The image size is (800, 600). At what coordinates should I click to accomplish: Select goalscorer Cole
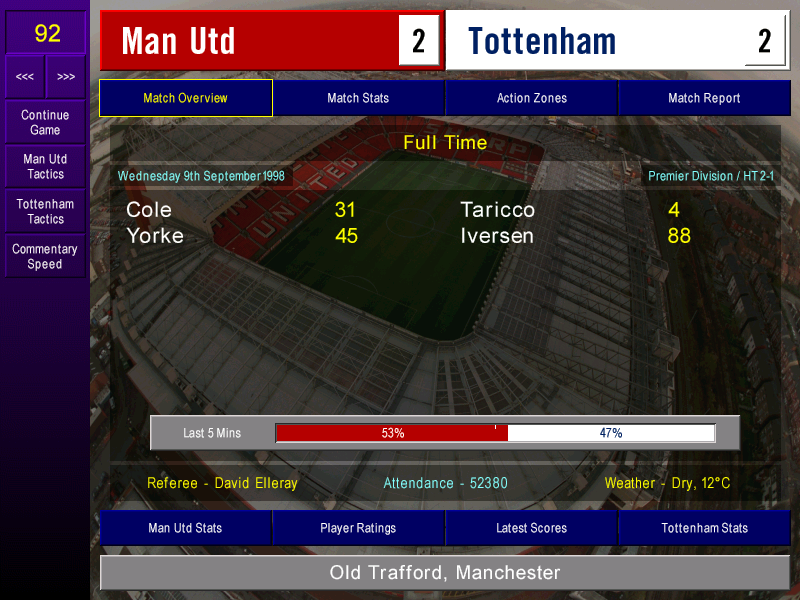click(149, 210)
